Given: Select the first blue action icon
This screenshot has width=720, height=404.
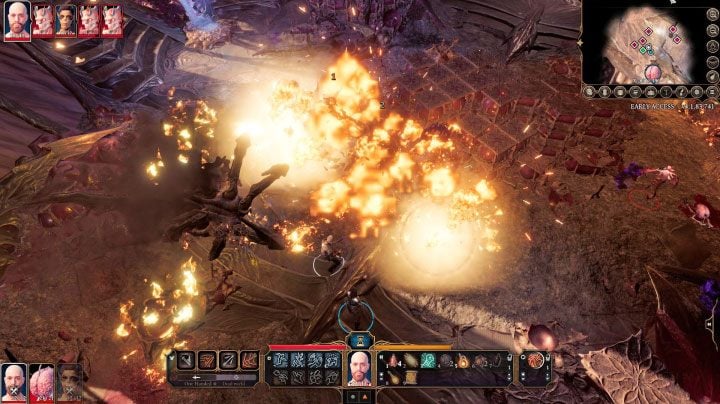Looking at the screenshot, I should click(x=281, y=360).
